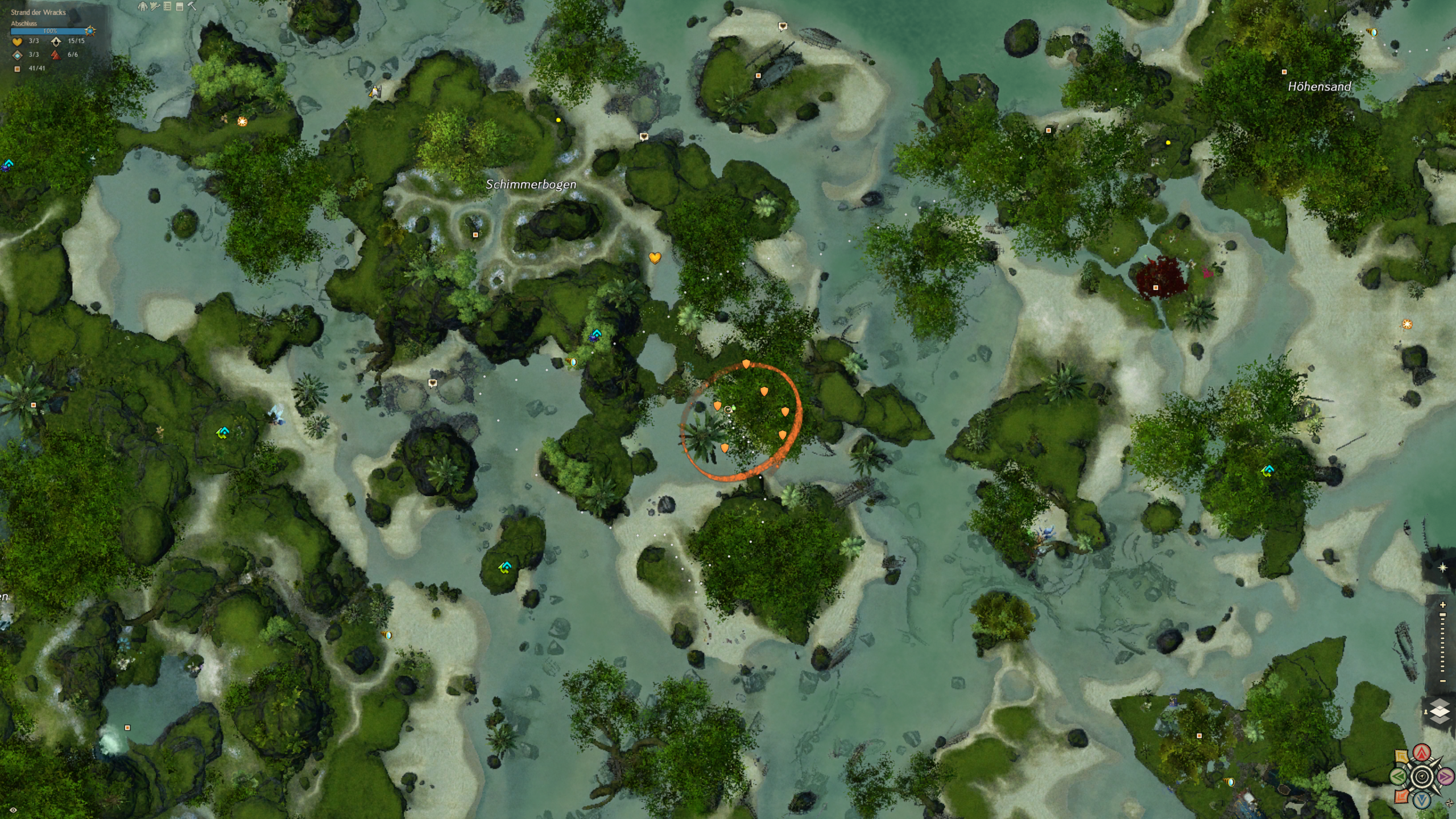This screenshot has height=819, width=1456.
Task: Click the map zoom level slider
Action: tap(1442, 643)
